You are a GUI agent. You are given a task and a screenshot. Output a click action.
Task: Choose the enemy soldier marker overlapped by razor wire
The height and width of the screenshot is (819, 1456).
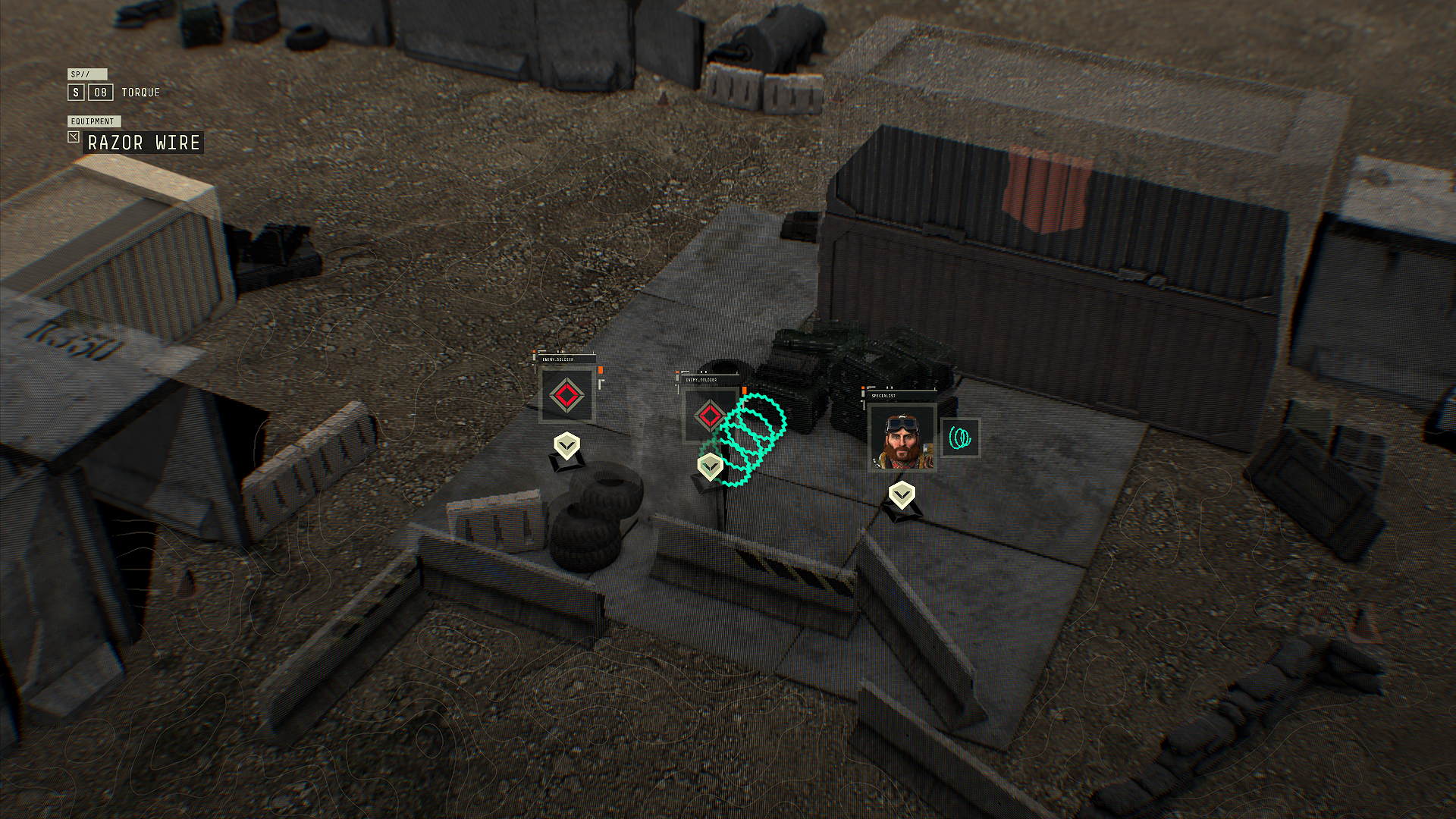pos(708,416)
